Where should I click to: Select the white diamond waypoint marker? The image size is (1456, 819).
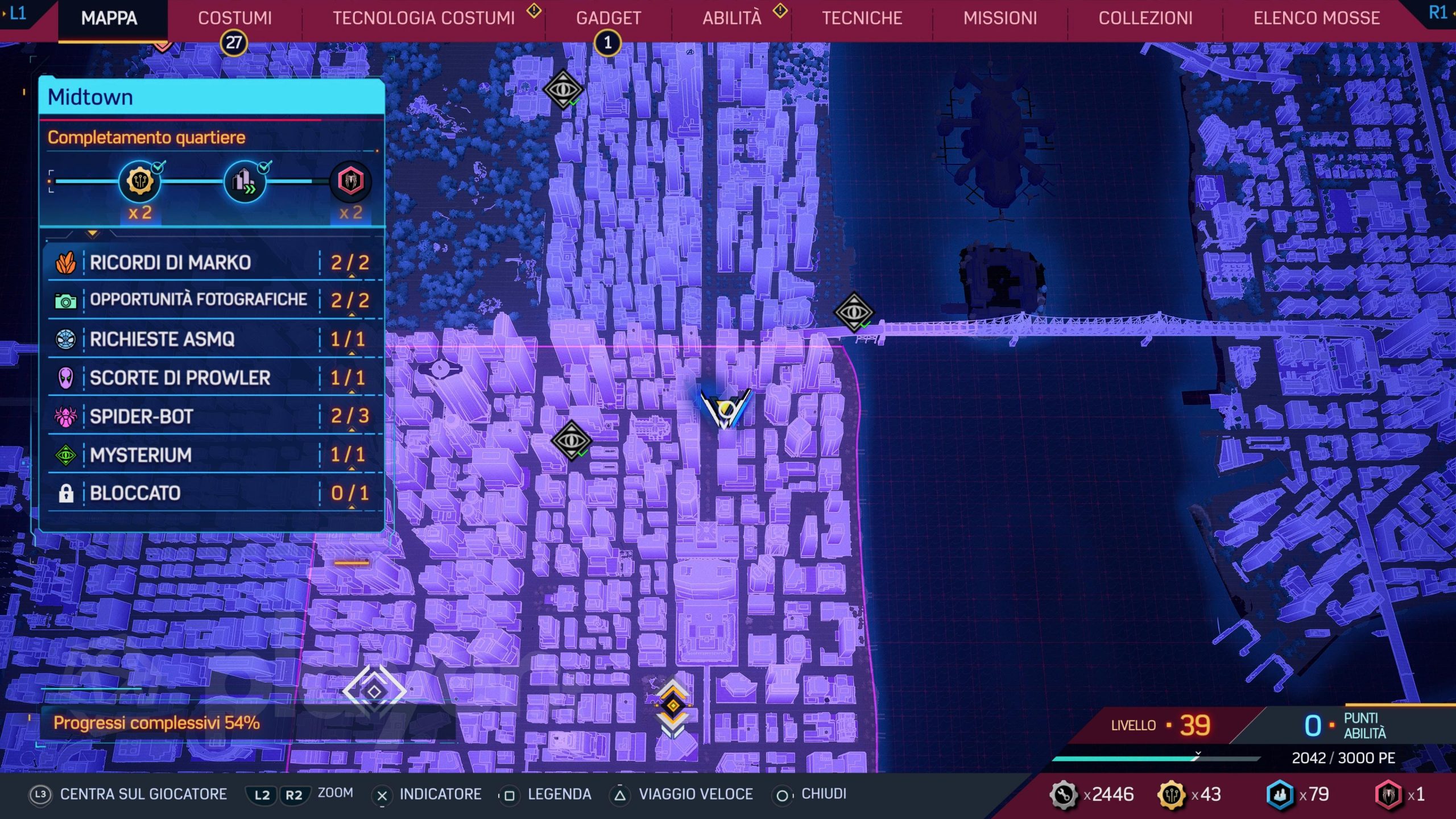pyautogui.click(x=374, y=692)
